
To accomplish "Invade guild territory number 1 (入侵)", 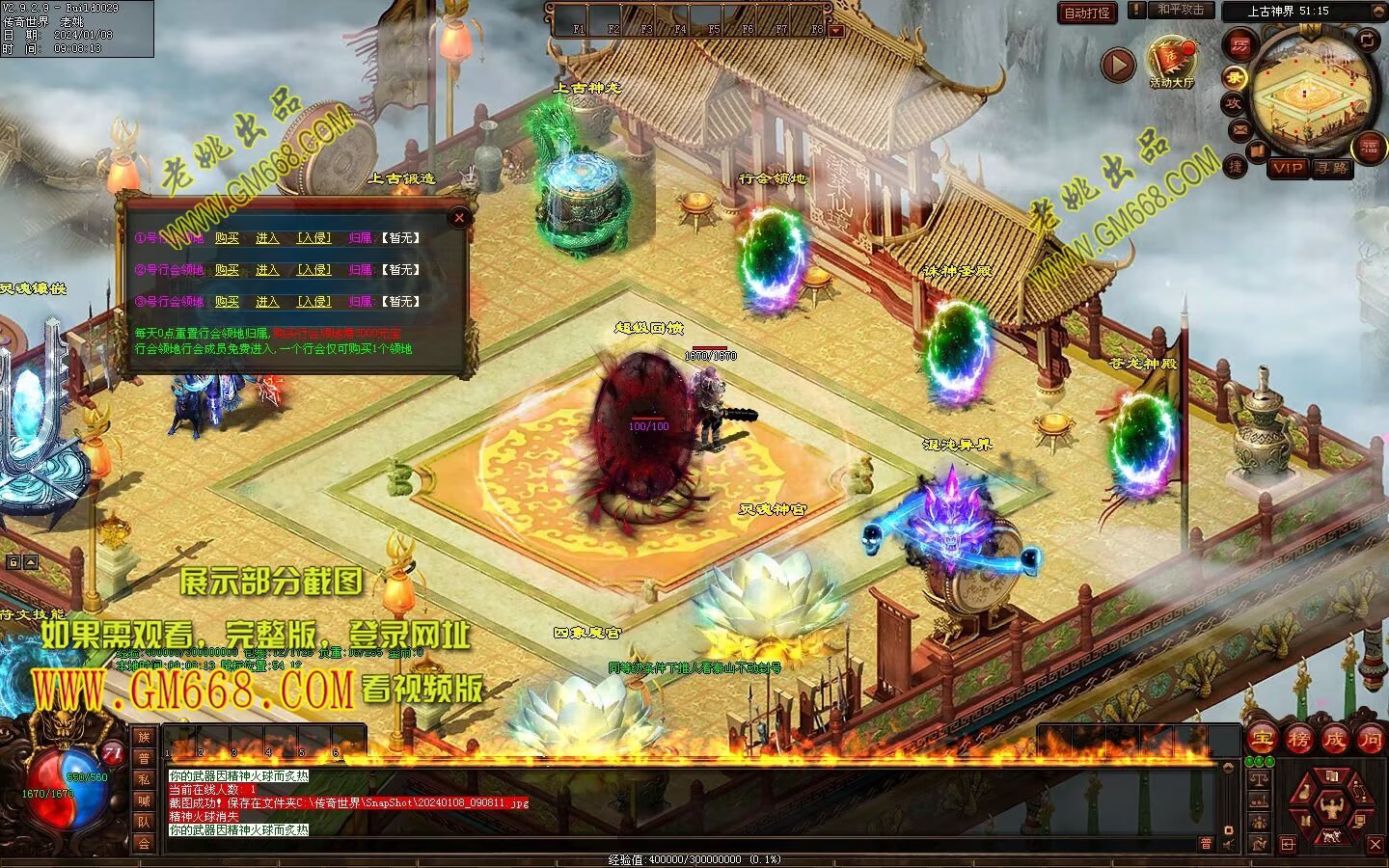I will 313,238.
